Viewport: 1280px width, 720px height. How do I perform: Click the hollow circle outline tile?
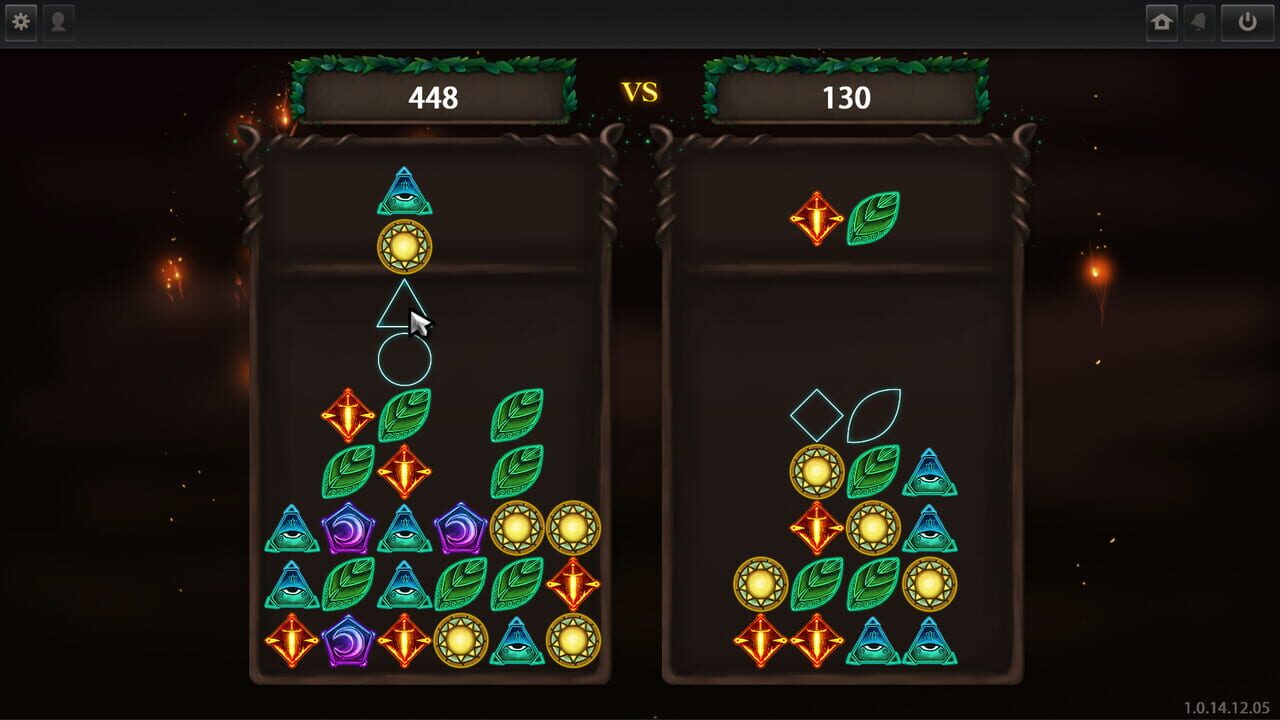coord(405,361)
